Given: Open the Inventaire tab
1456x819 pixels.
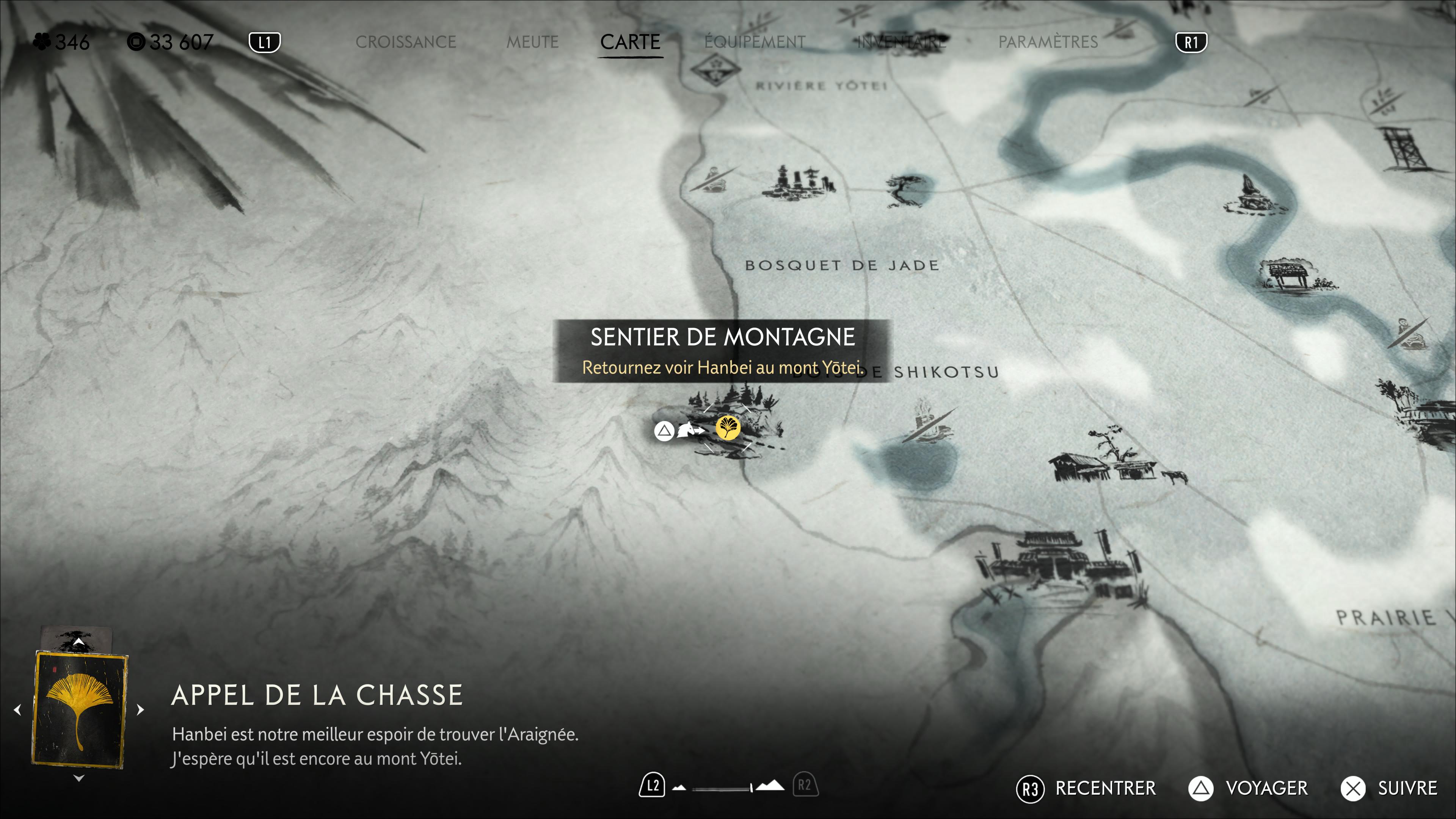Looking at the screenshot, I should (x=902, y=42).
